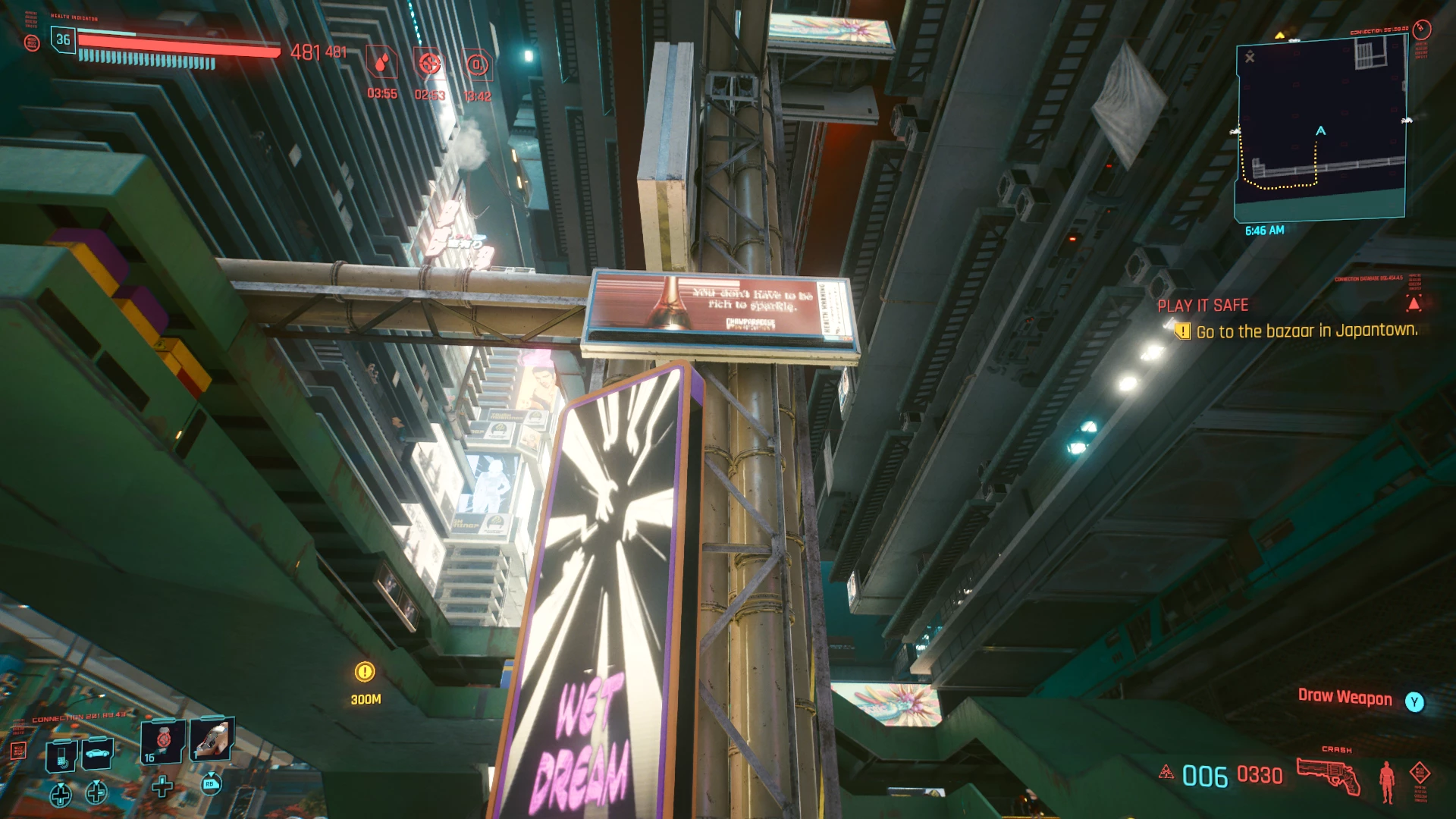Image resolution: width=1456 pixels, height=819 pixels.
Task: Inspect the O2 status effect icon
Action: click(477, 65)
